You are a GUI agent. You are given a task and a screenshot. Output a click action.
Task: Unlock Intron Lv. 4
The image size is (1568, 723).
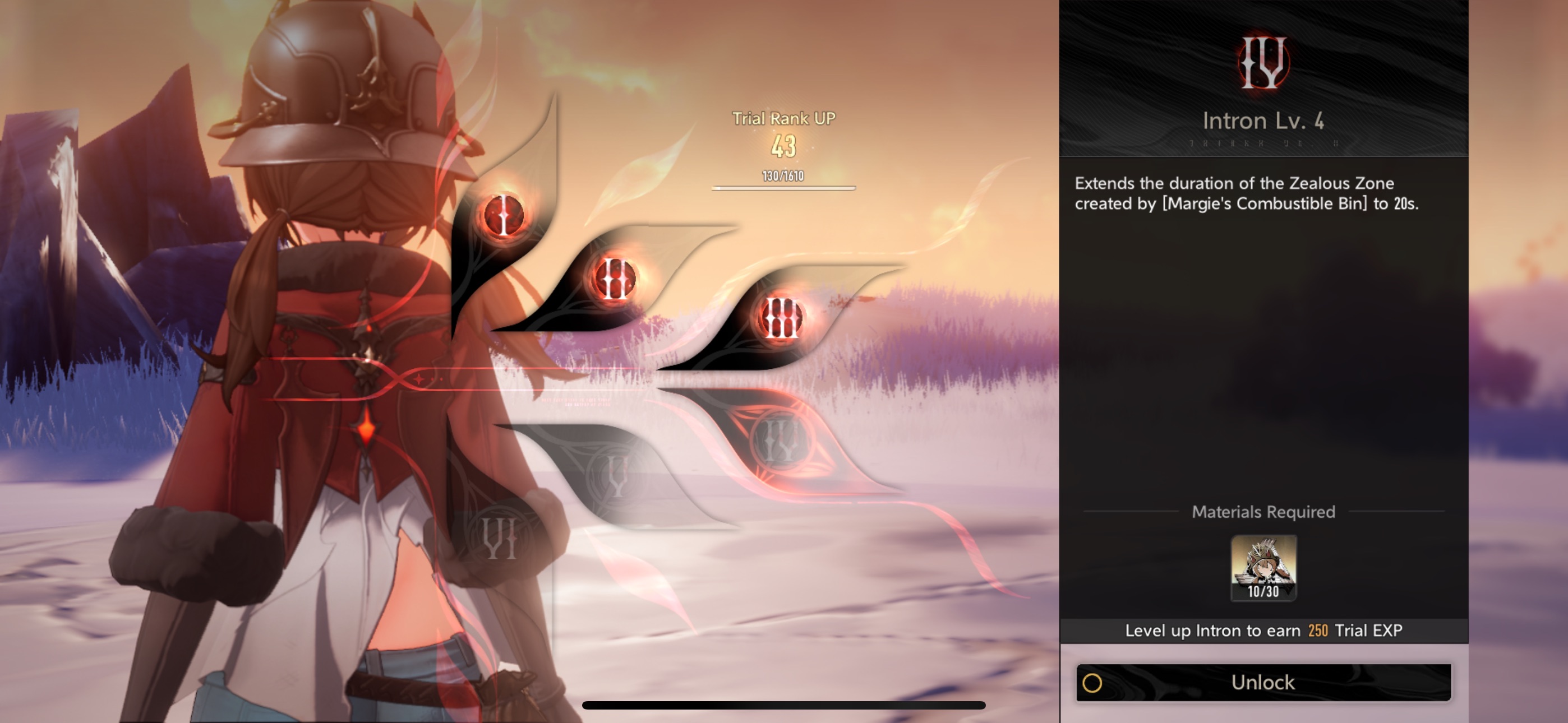click(x=1263, y=682)
